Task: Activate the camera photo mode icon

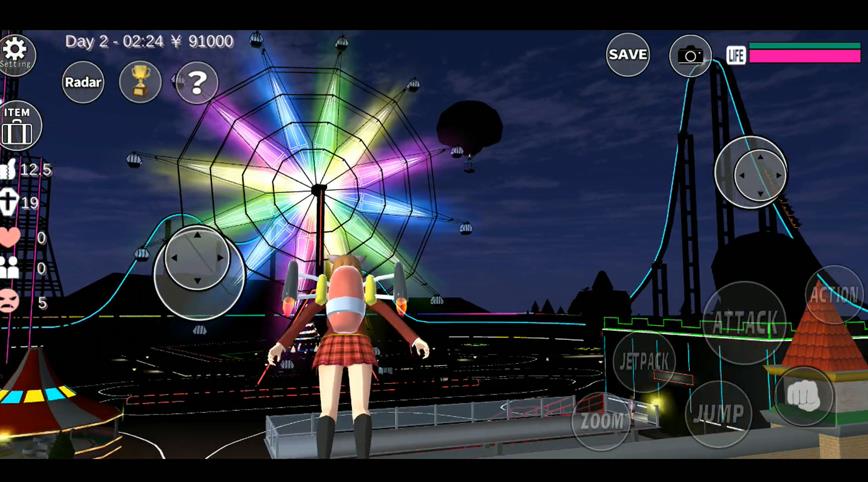Action: coord(690,55)
